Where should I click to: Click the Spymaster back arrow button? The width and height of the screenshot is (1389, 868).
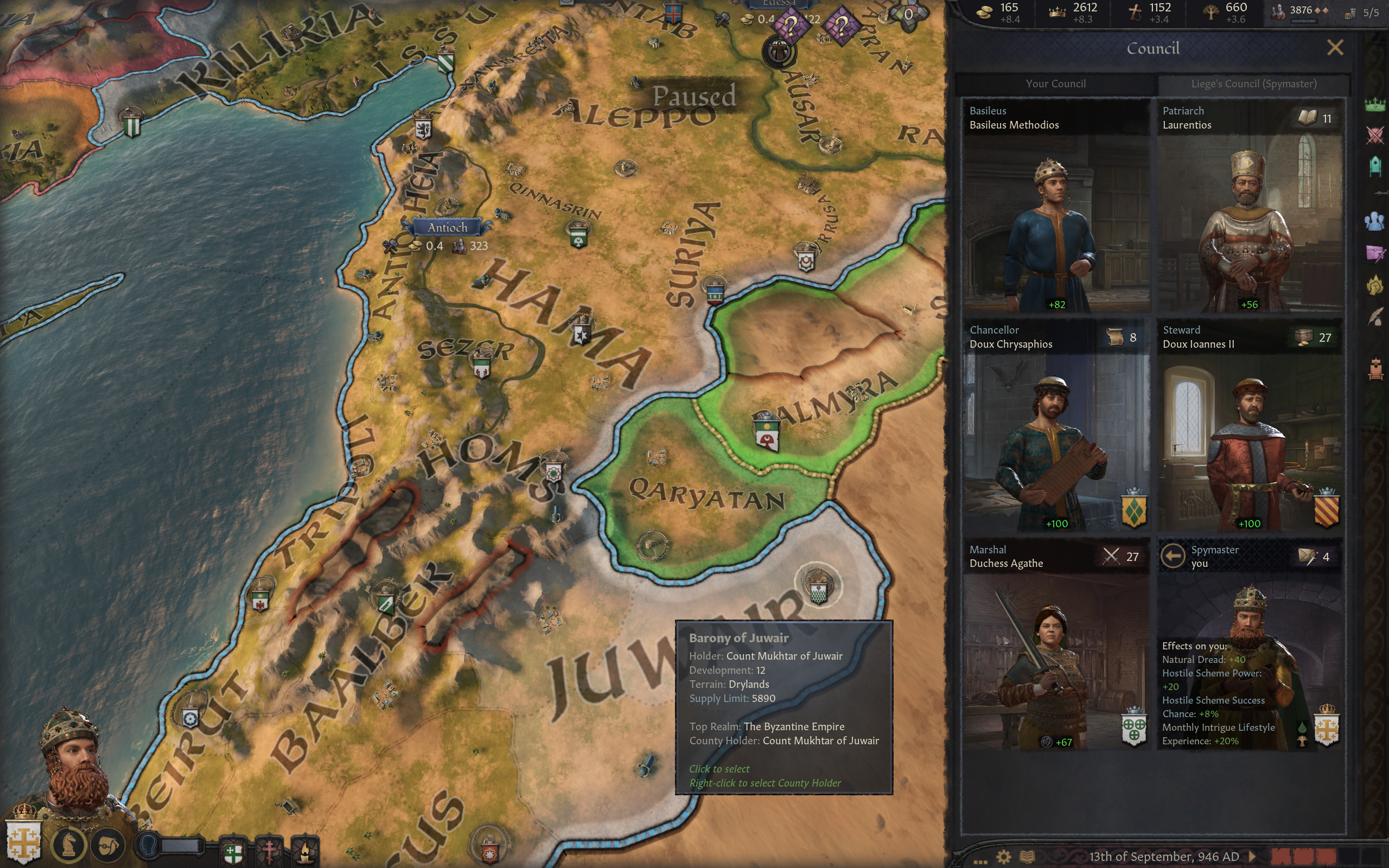coord(1173,556)
